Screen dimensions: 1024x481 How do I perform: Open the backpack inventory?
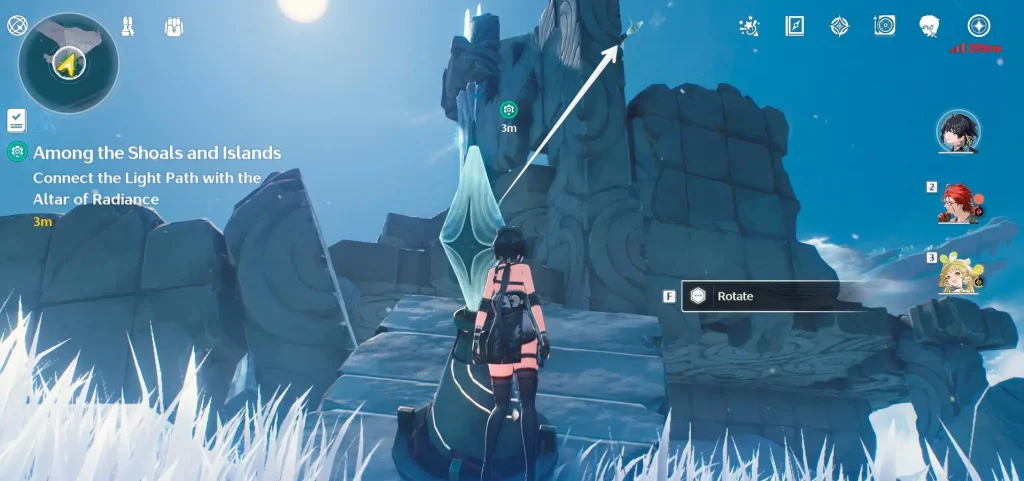[172, 25]
